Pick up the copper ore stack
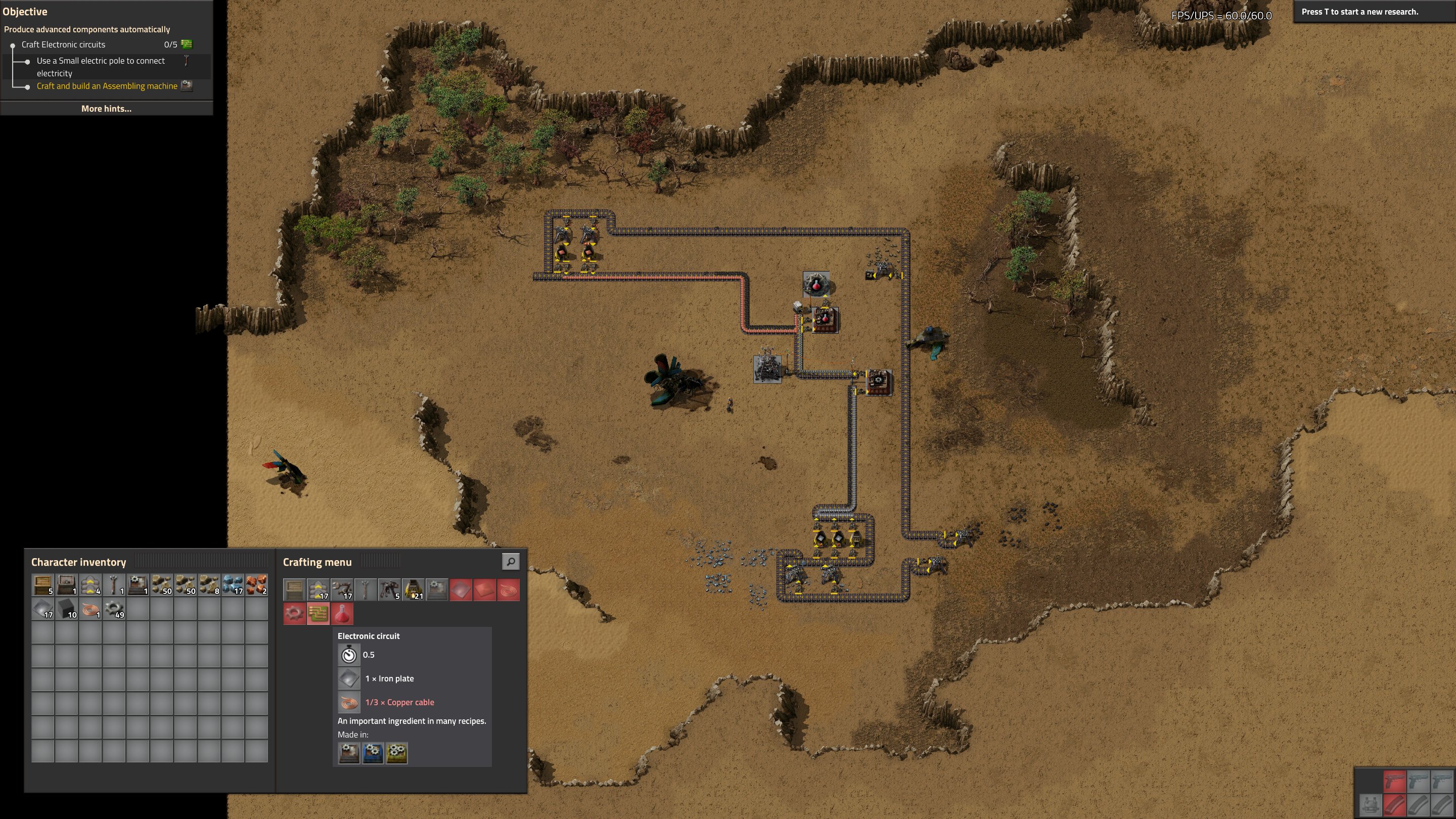The width and height of the screenshot is (1456, 819). [x=256, y=585]
